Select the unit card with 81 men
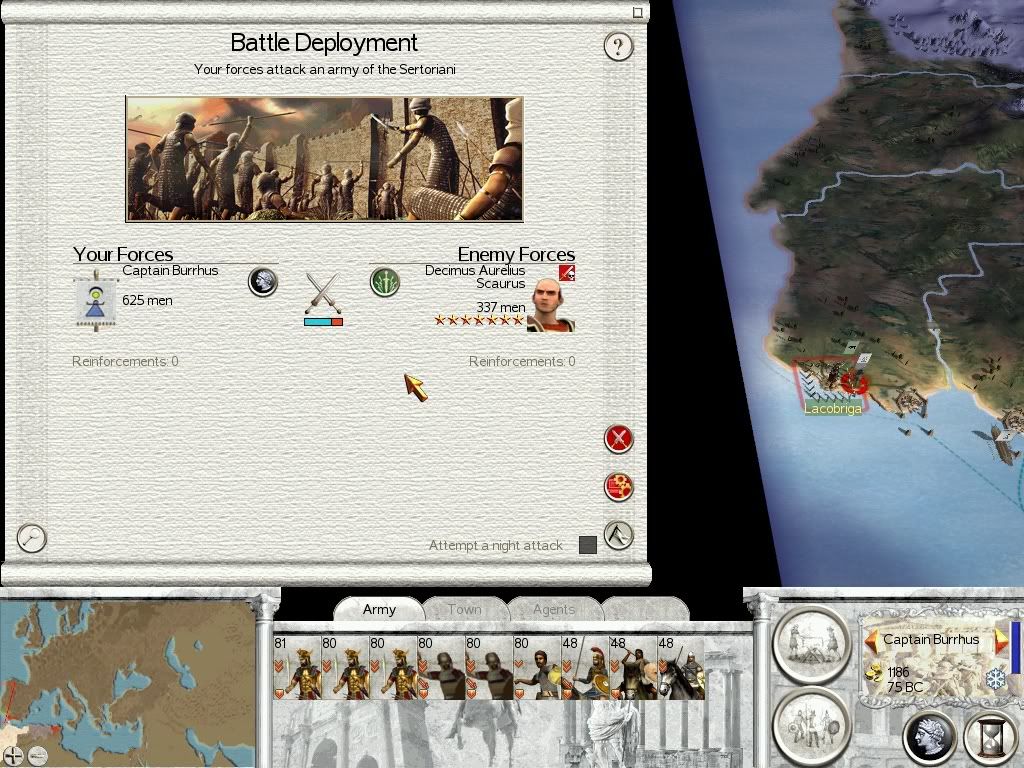The height and width of the screenshot is (768, 1024). click(x=295, y=667)
